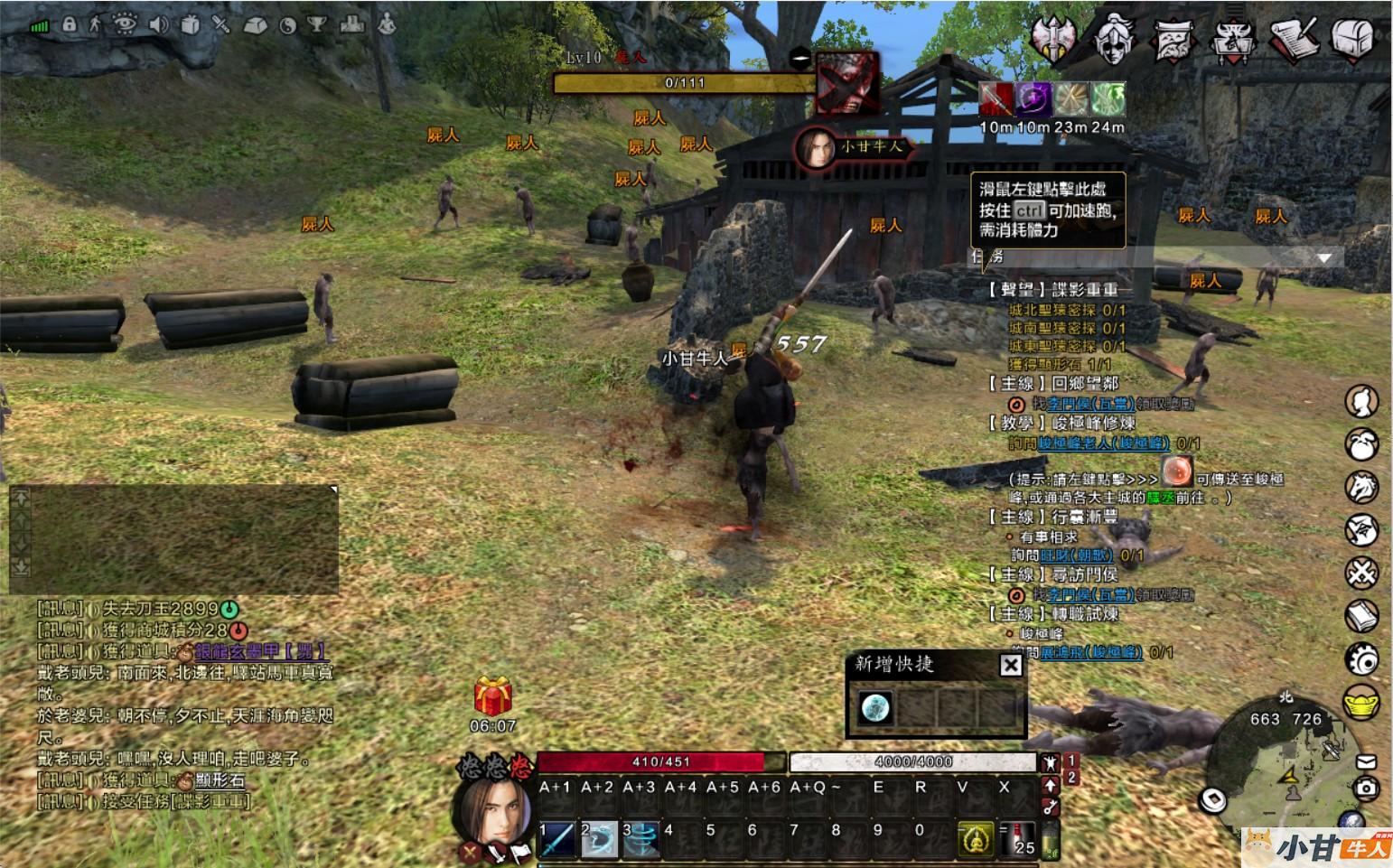
Task: Open the horse mount icon
Action: click(x=1361, y=488)
